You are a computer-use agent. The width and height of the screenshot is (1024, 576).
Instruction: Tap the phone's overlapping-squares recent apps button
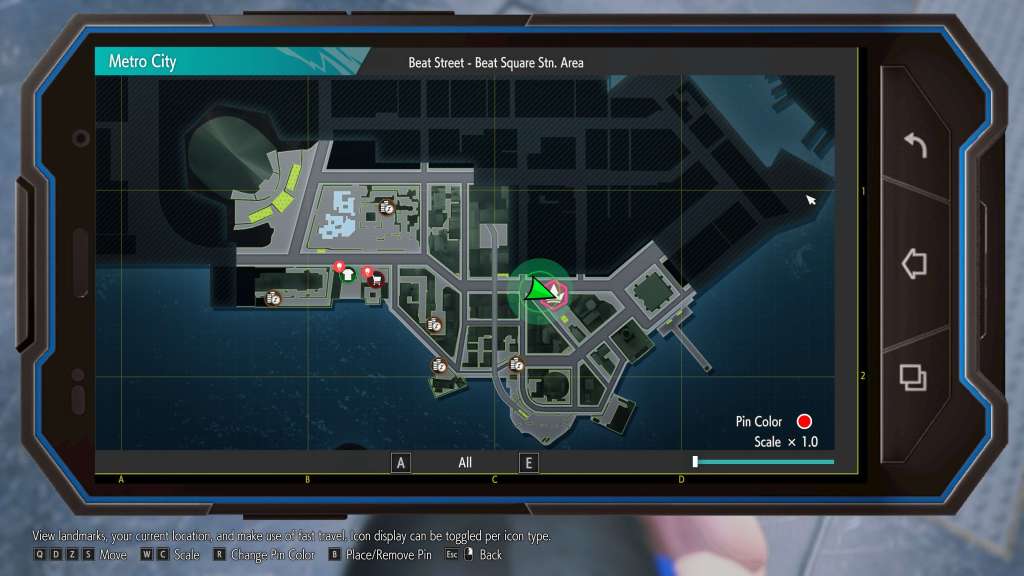912,377
